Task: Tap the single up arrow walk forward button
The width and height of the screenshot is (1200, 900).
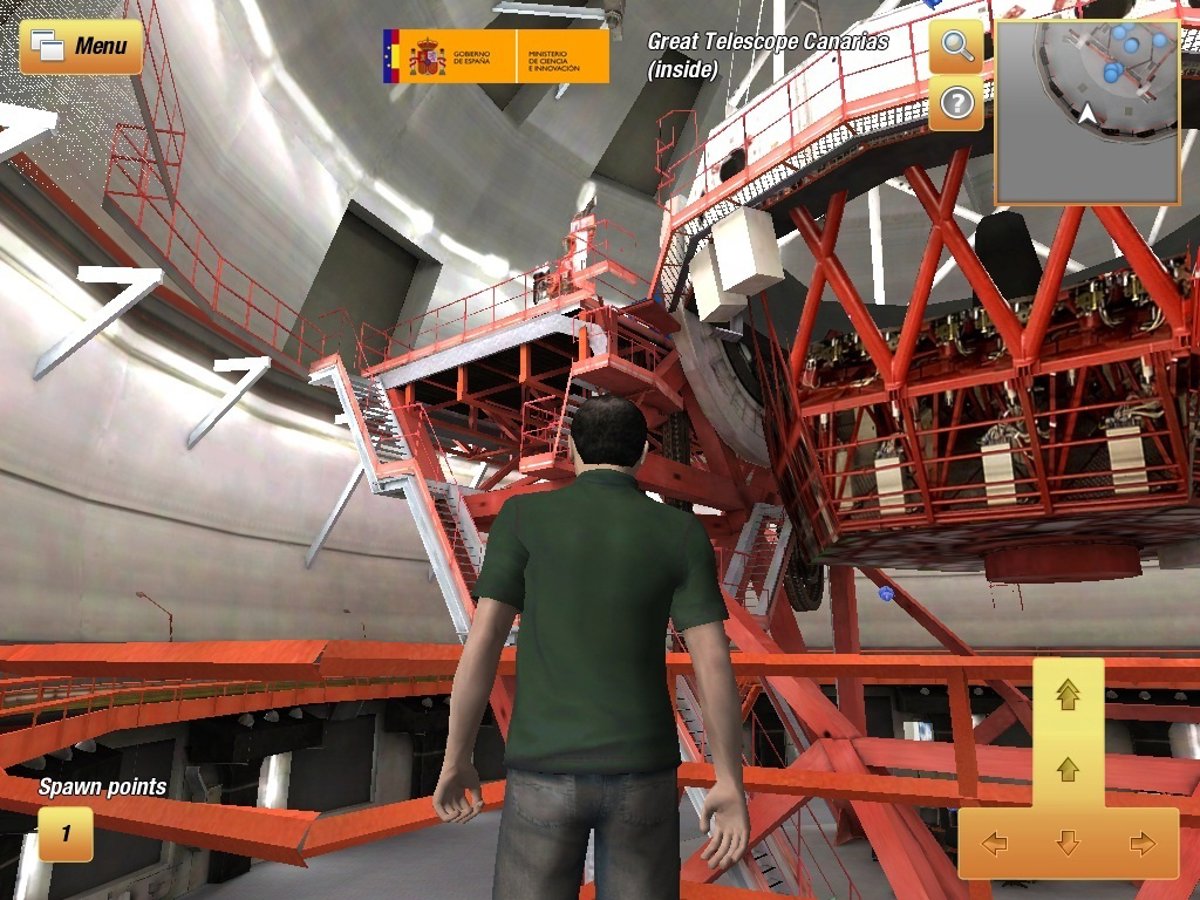Action: [x=1068, y=768]
